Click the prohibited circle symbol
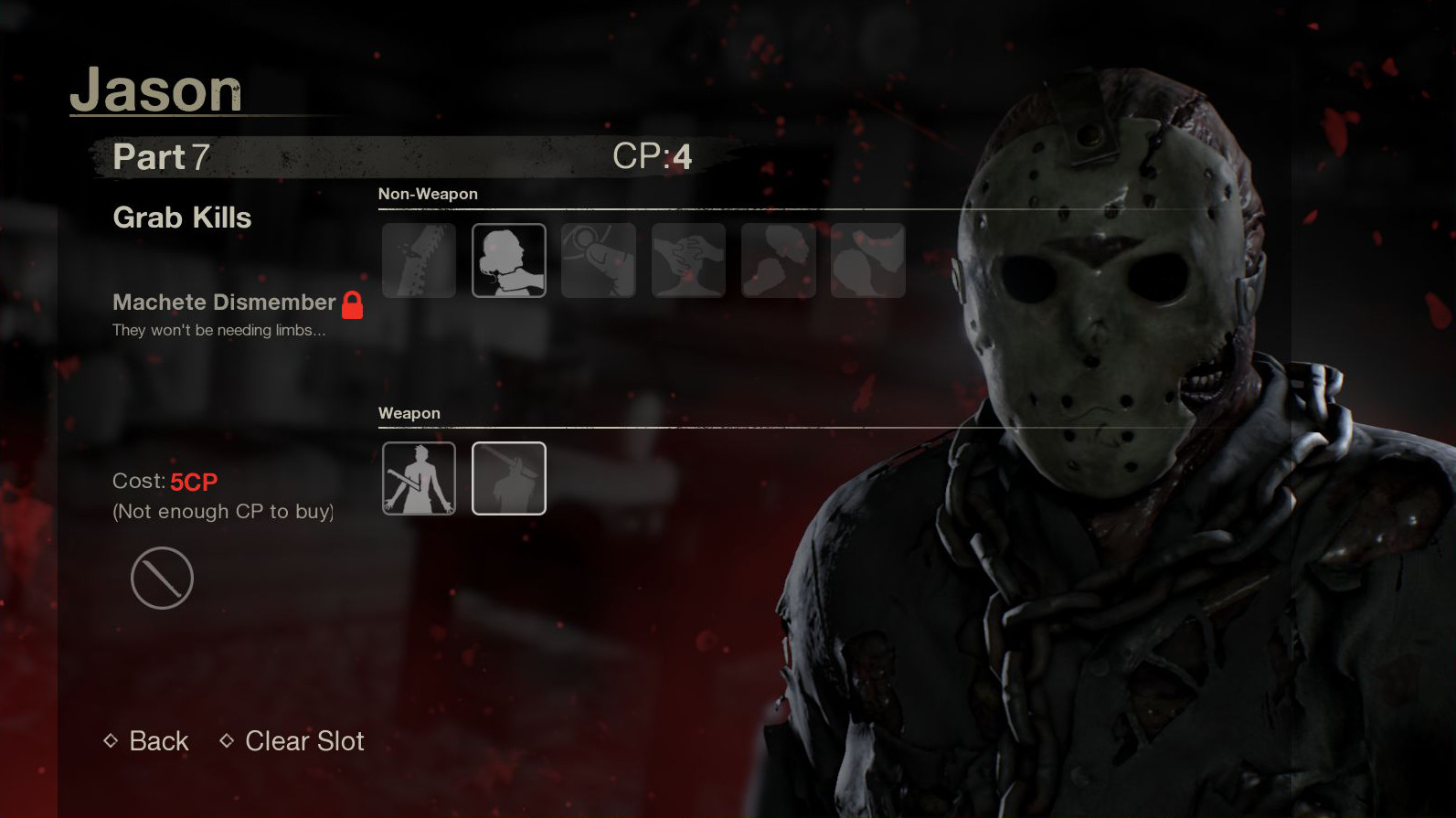This screenshot has width=1456, height=818. tap(162, 577)
